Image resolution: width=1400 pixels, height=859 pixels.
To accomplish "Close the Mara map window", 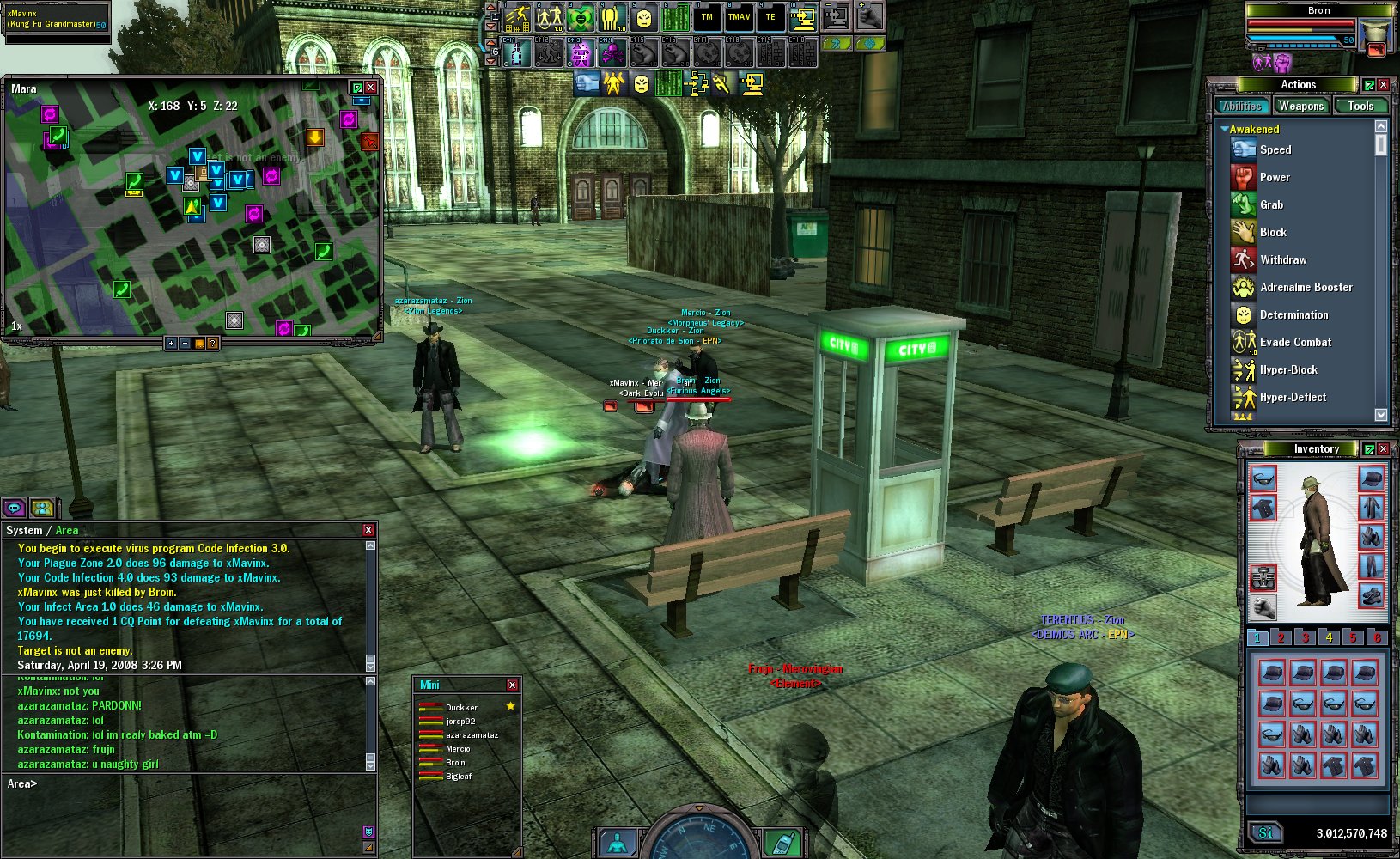I will point(371,88).
